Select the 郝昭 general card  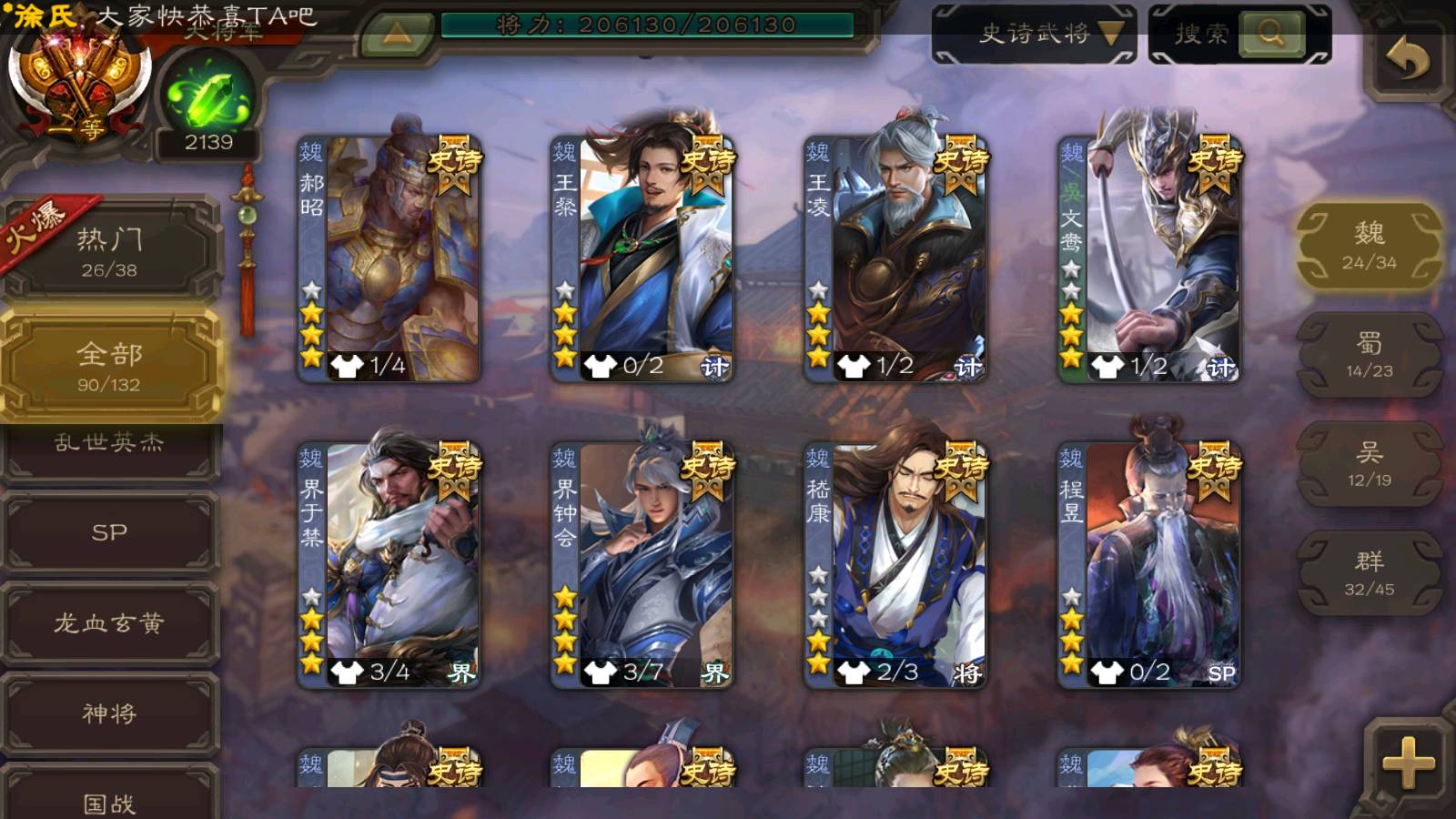[x=389, y=259]
